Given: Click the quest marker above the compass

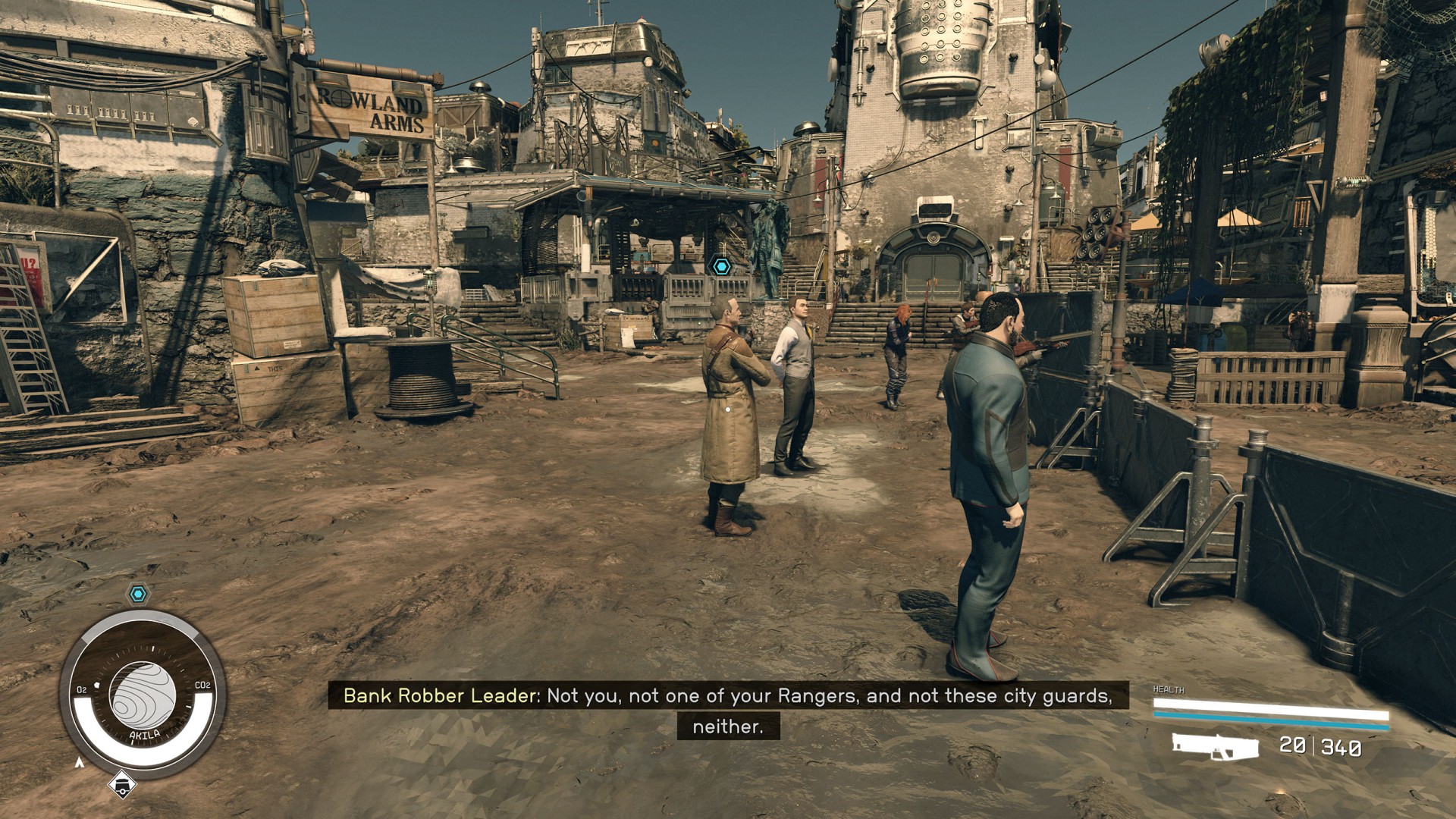Looking at the screenshot, I should 137,594.
